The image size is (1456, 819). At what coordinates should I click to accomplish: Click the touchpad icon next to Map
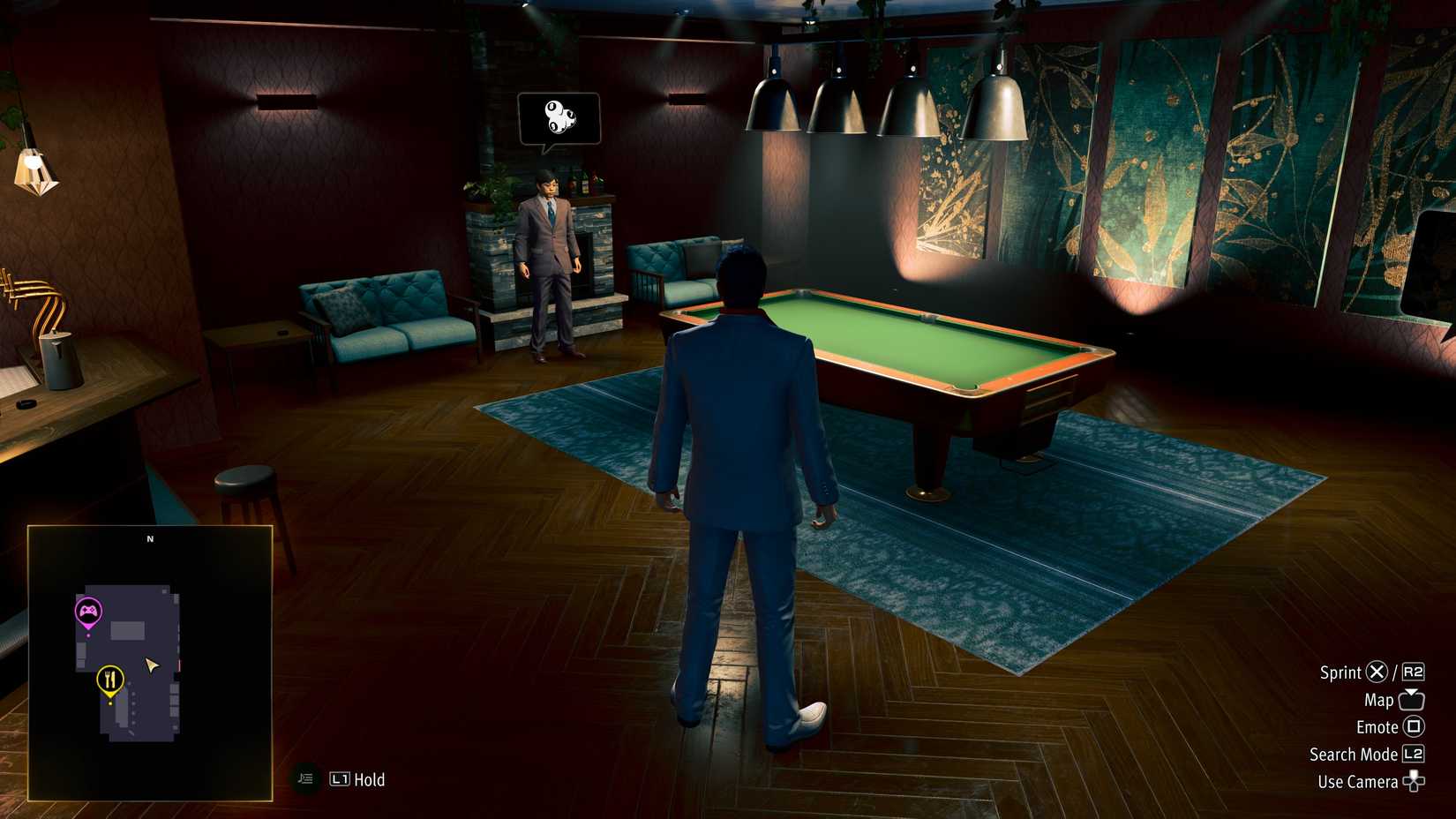tap(1410, 699)
